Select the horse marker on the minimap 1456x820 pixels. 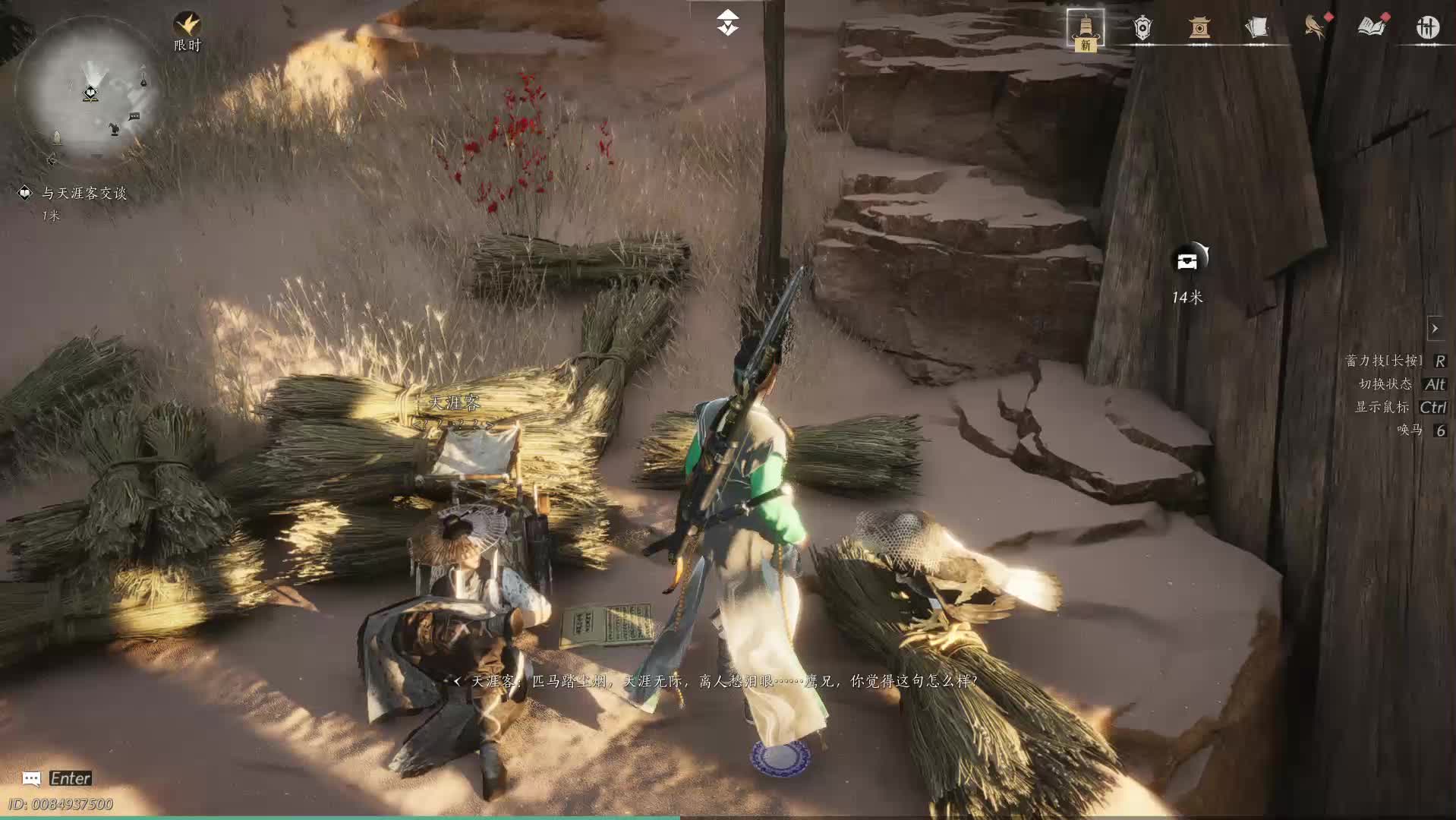pyautogui.click(x=114, y=129)
